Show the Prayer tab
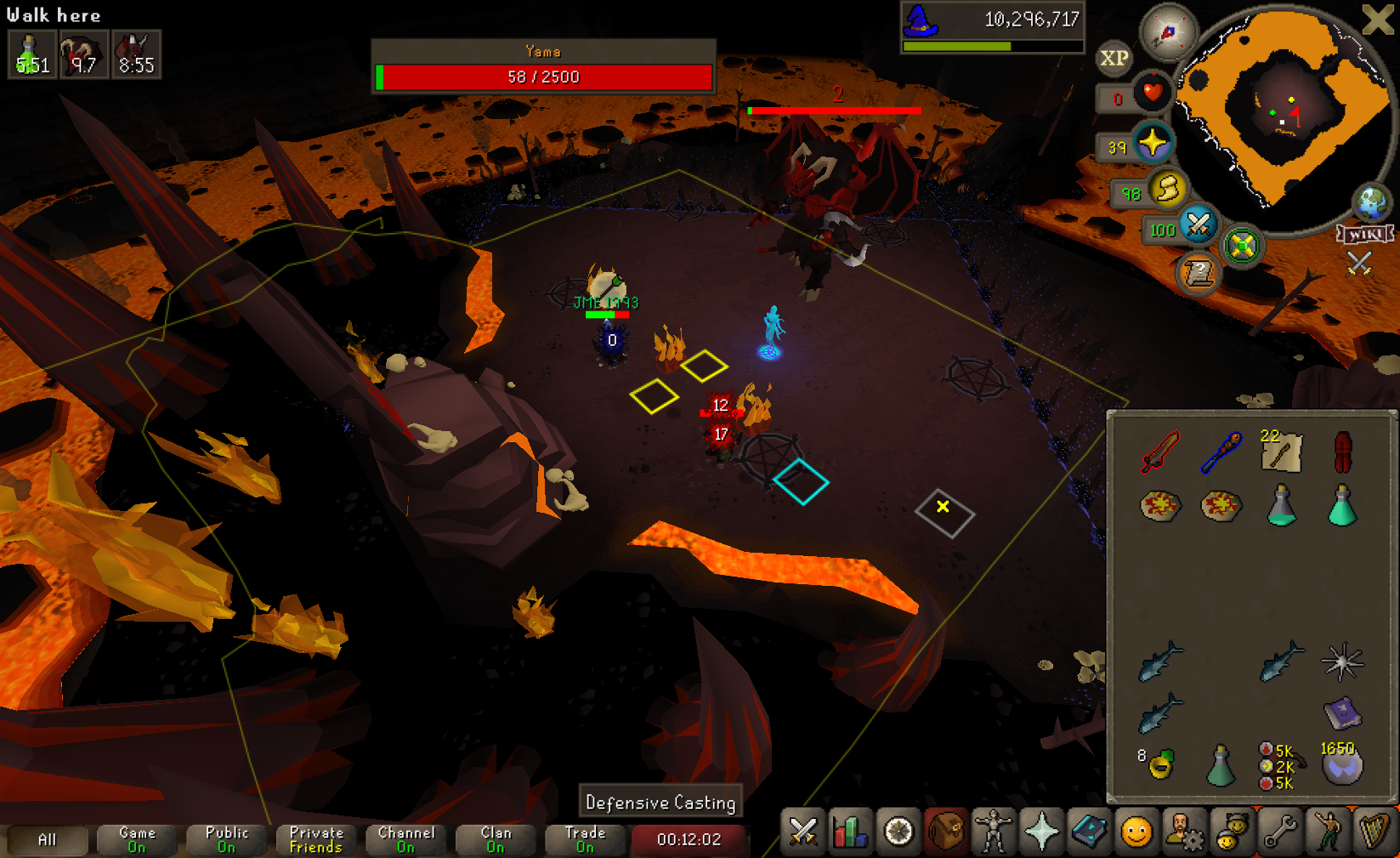1400x858 pixels. coord(1040,832)
